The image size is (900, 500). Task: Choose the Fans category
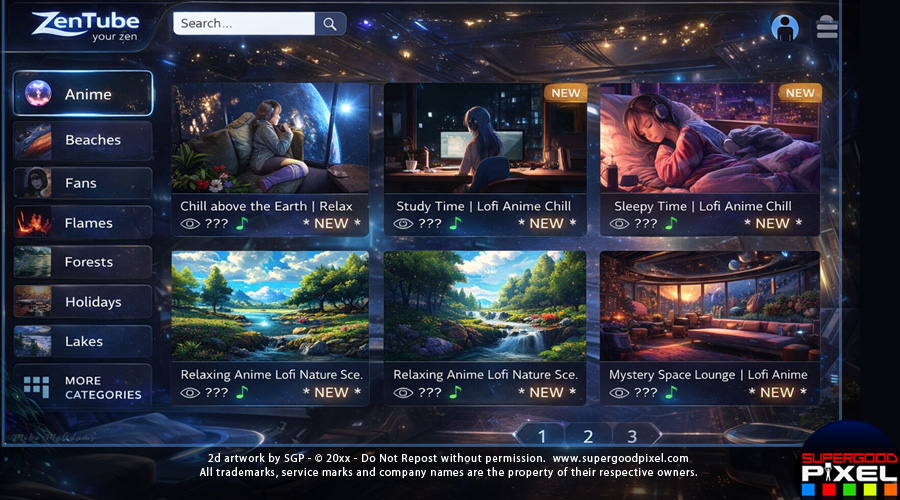83,183
